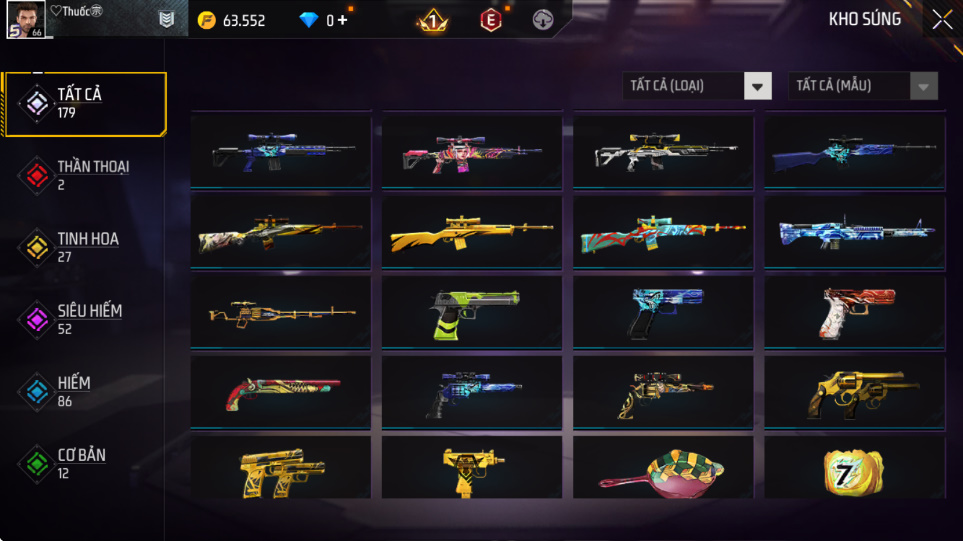Pick the golden Uzi skin
The height and width of the screenshot is (541, 963).
471,468
